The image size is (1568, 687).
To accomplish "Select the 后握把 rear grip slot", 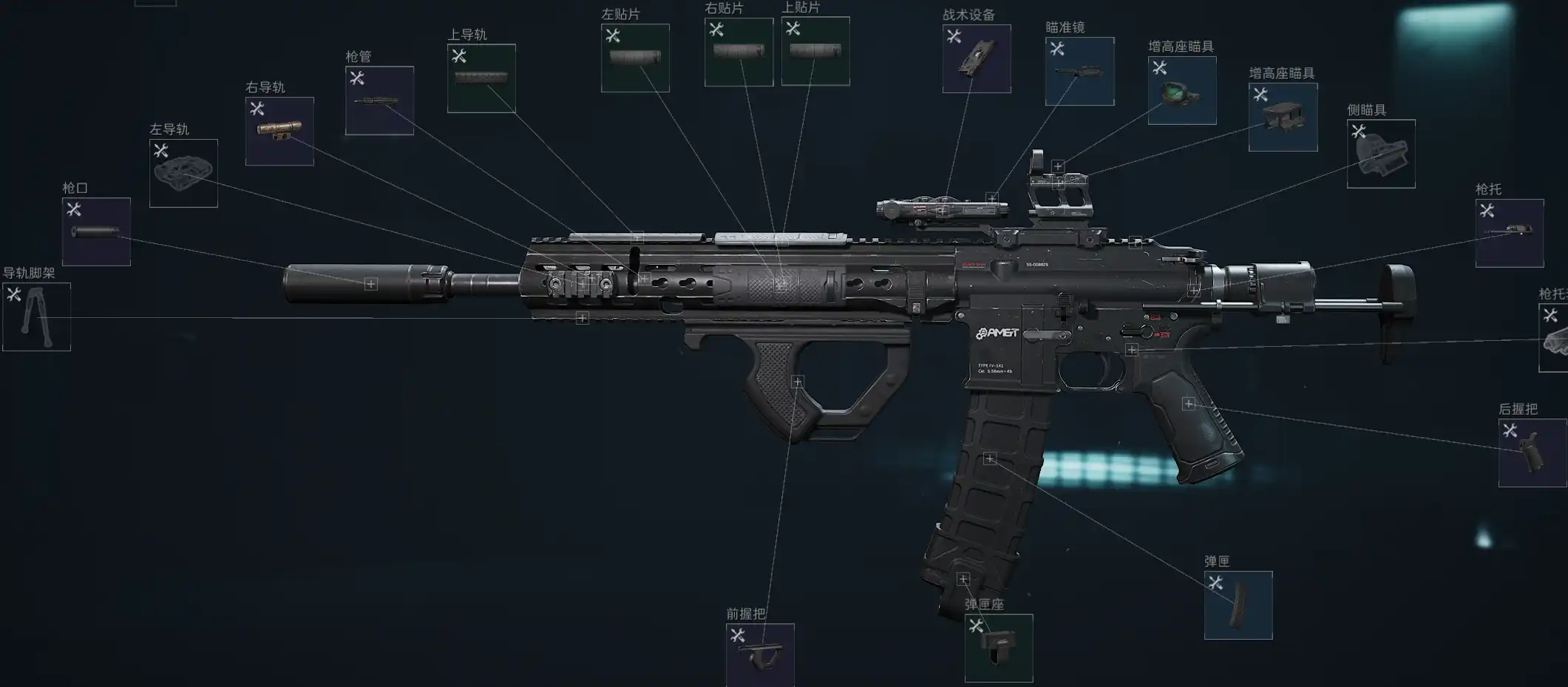I will 1533,453.
